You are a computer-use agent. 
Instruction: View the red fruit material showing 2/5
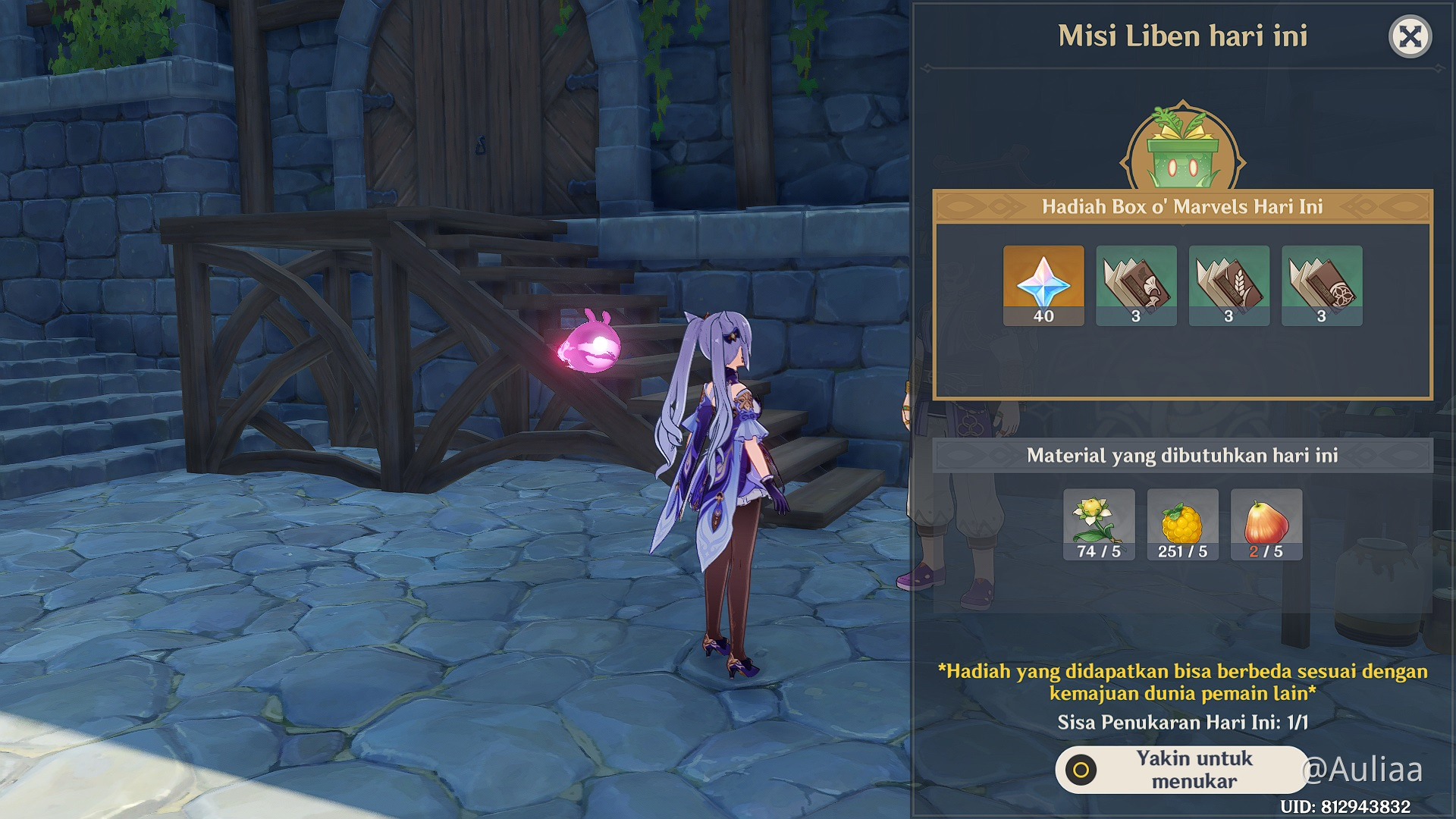click(1266, 524)
